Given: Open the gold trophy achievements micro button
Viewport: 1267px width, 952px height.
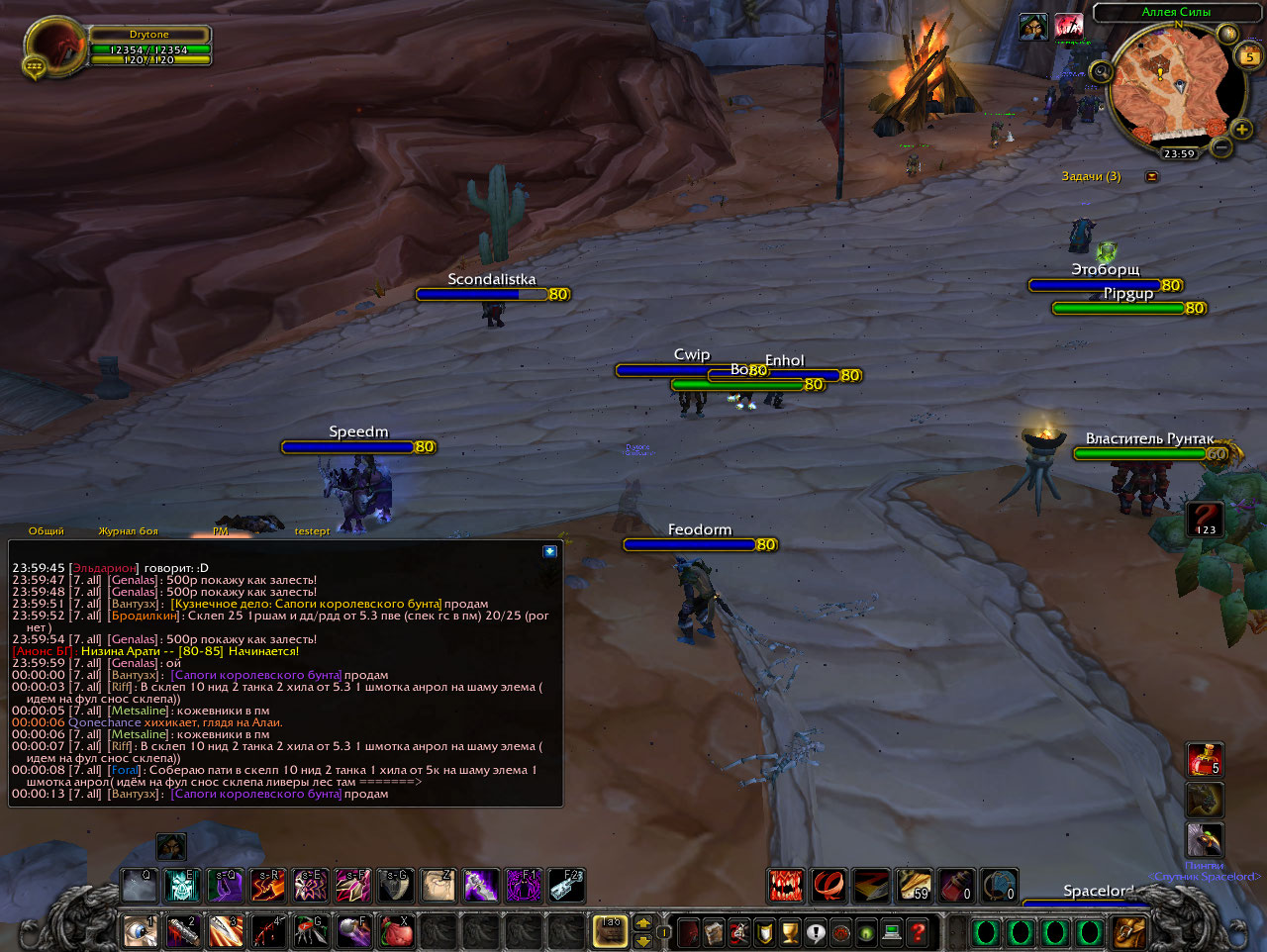Looking at the screenshot, I should pyautogui.click(x=790, y=932).
